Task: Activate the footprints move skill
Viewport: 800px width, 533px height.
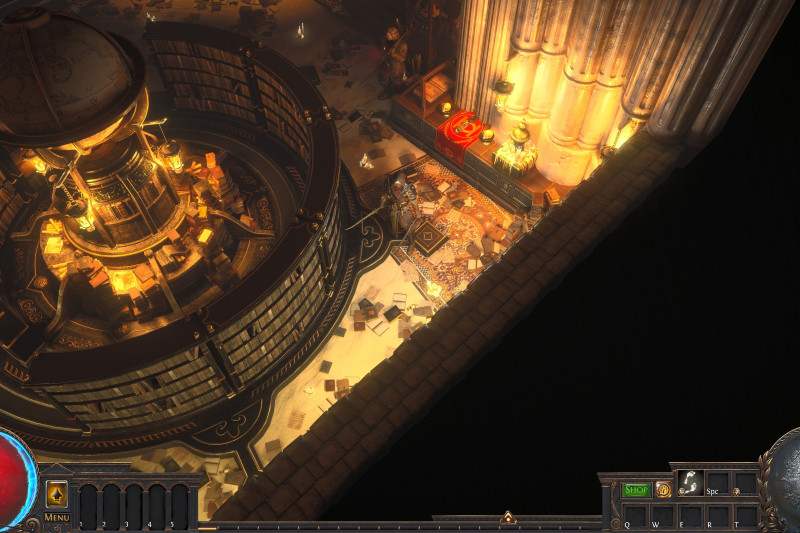Action: [x=690, y=482]
